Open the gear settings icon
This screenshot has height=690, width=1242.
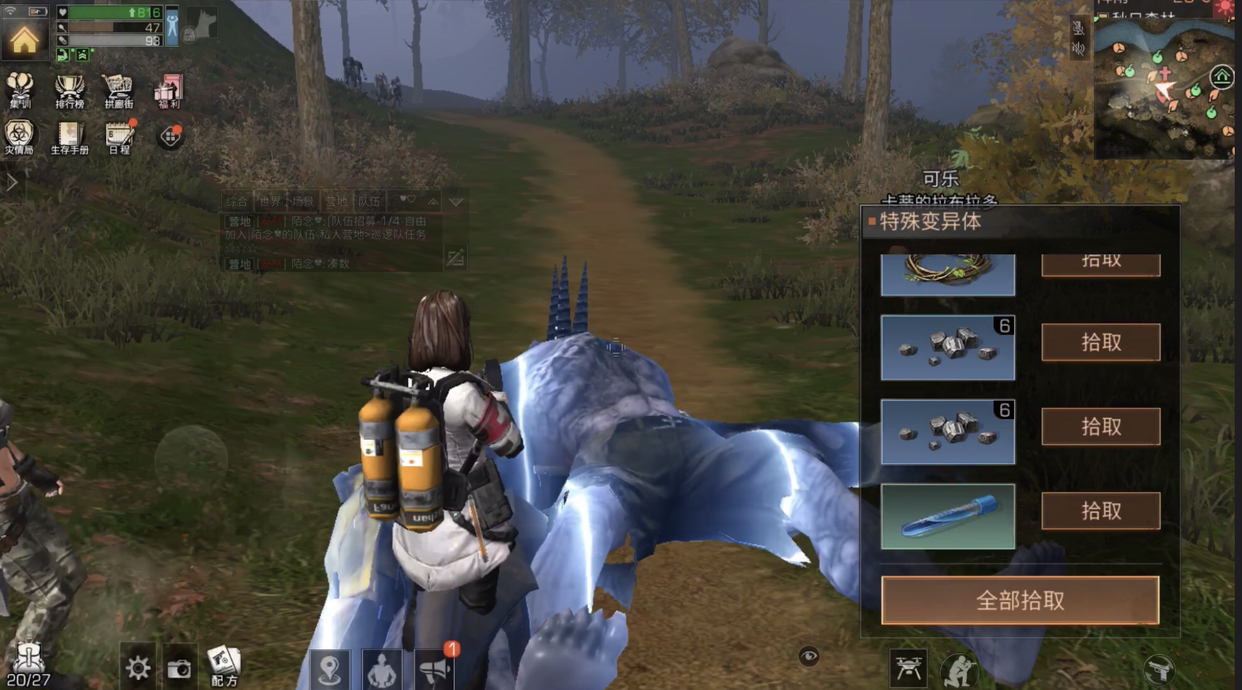pos(138,668)
